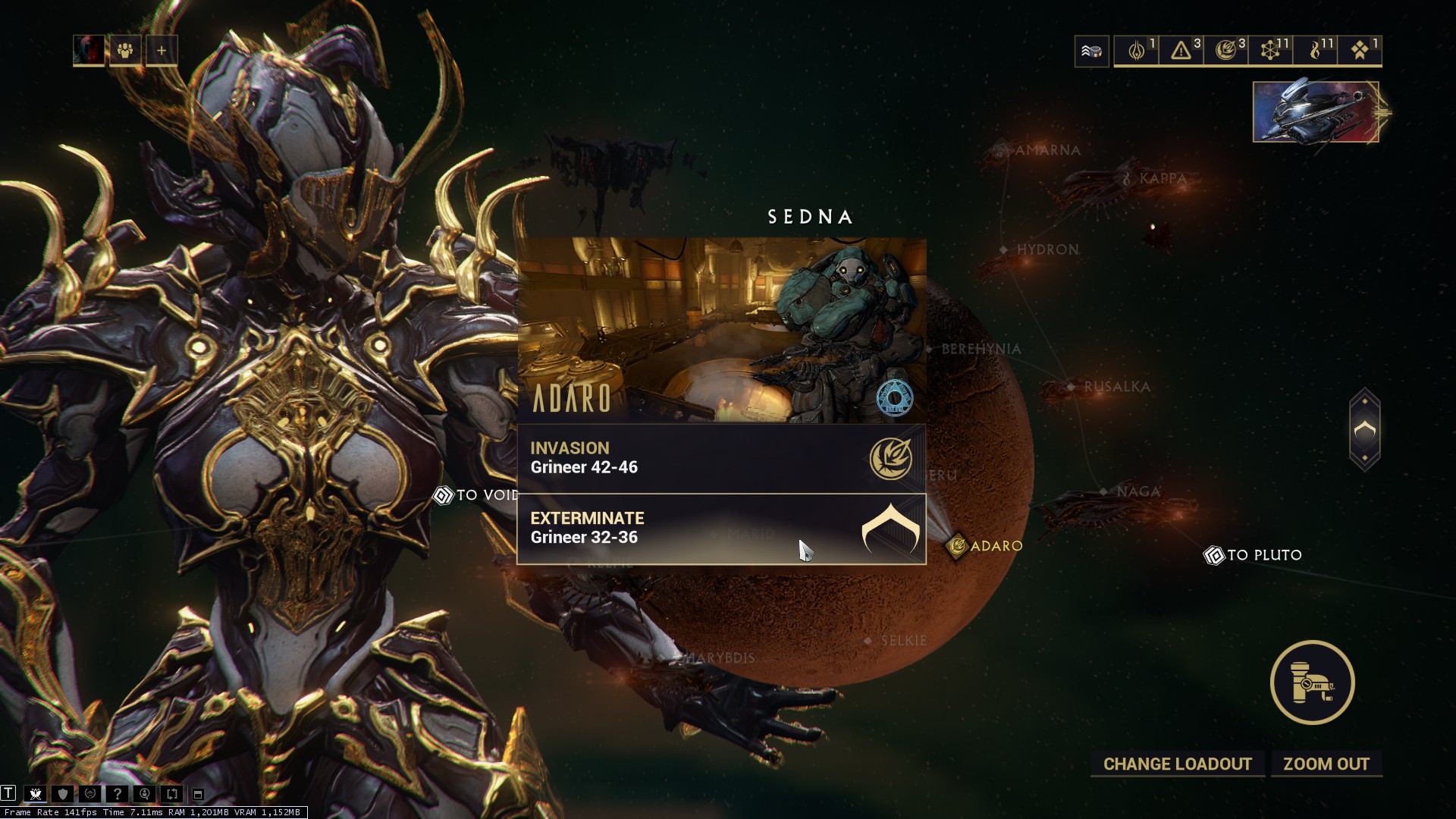
Task: Open the player profile avatar
Action: pos(89,51)
